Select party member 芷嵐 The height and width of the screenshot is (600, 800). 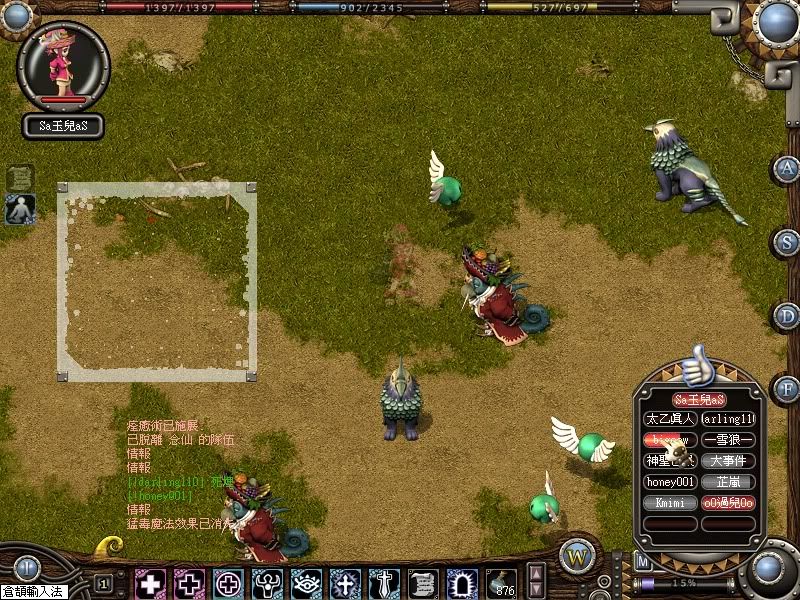[x=728, y=482]
